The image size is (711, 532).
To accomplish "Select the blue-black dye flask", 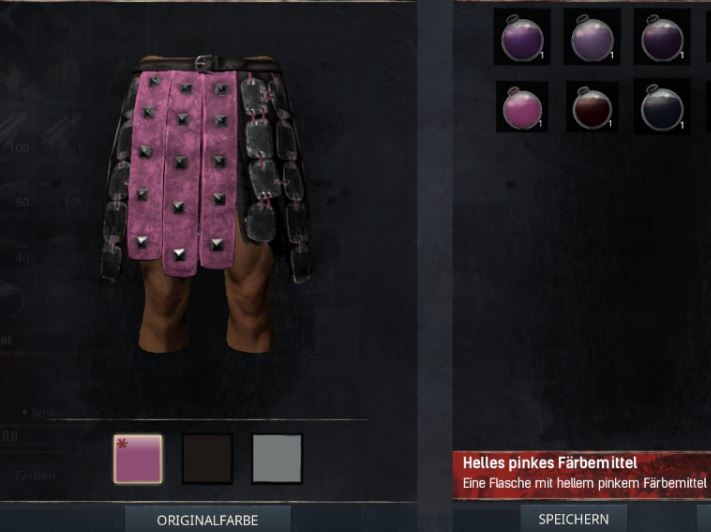I will [x=661, y=107].
